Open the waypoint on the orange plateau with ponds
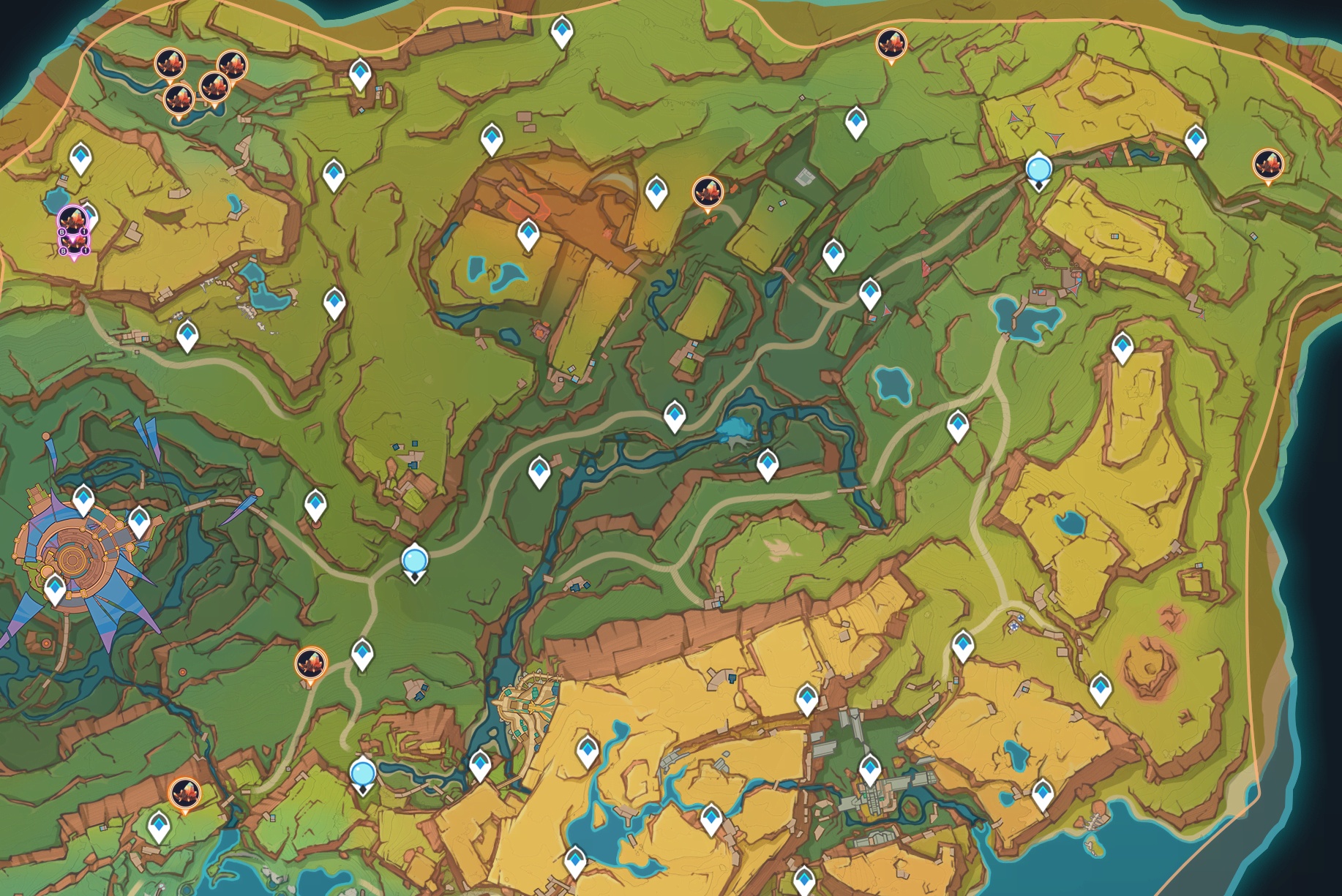Image resolution: width=1342 pixels, height=896 pixels. click(528, 234)
